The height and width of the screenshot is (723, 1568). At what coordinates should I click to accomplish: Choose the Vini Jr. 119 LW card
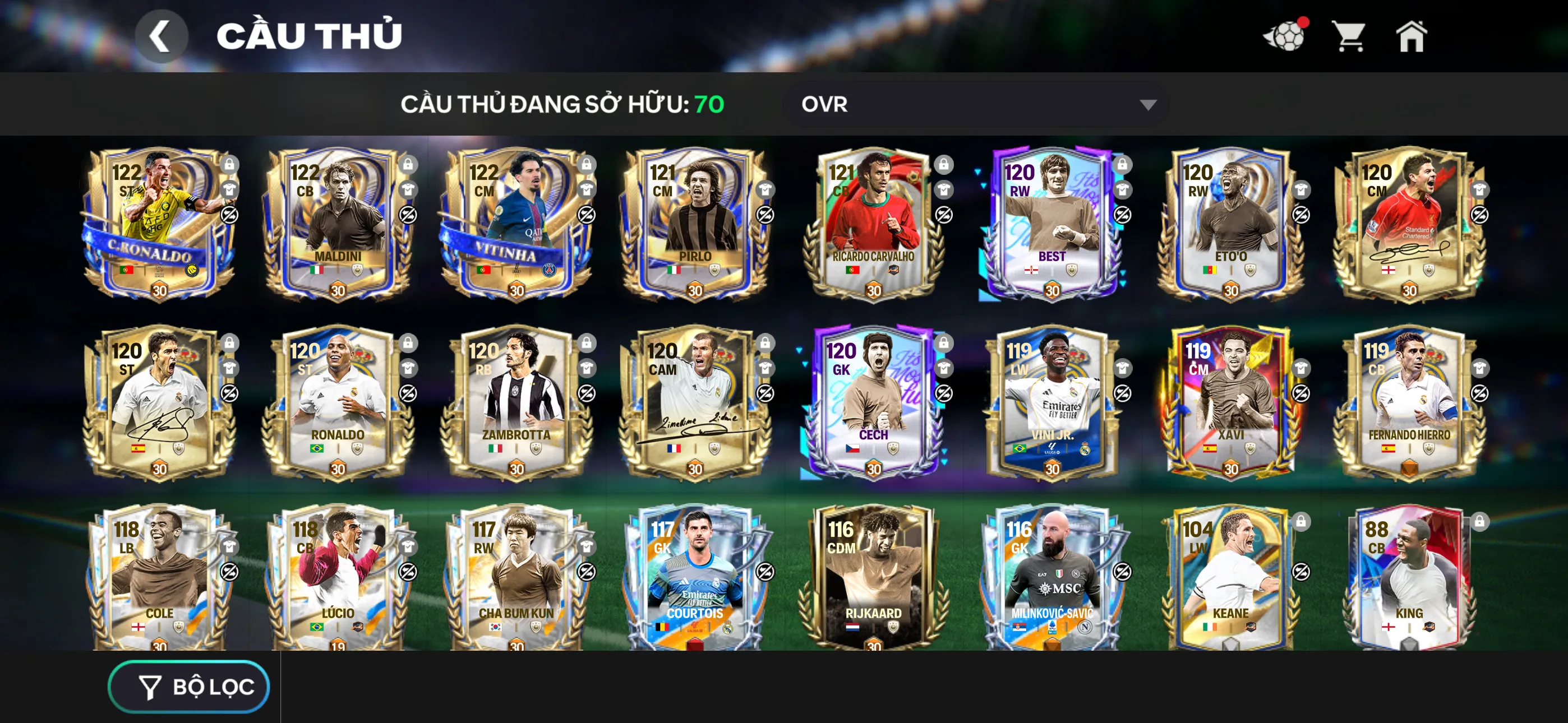[x=1051, y=402]
